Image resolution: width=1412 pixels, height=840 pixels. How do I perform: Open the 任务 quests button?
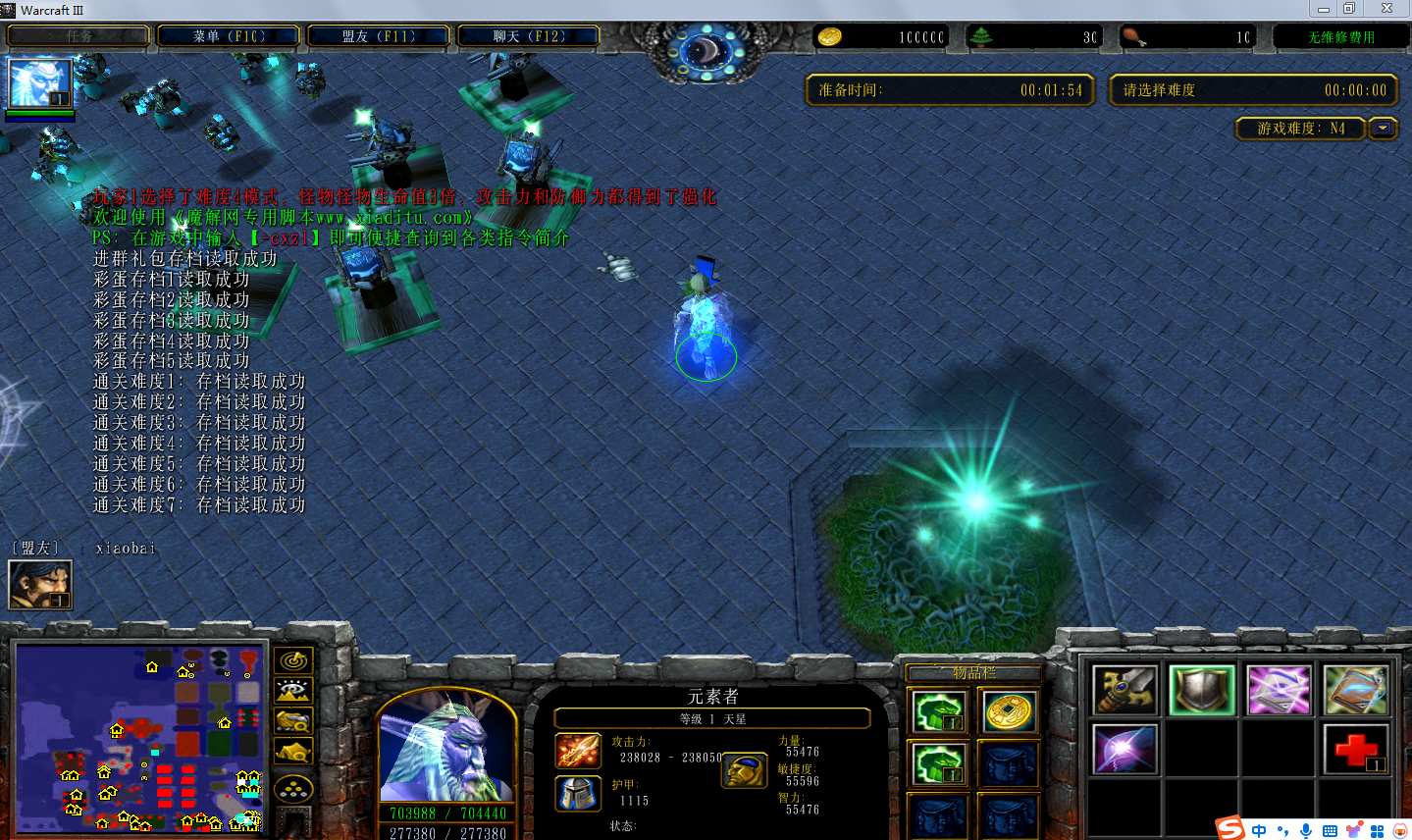click(78, 36)
